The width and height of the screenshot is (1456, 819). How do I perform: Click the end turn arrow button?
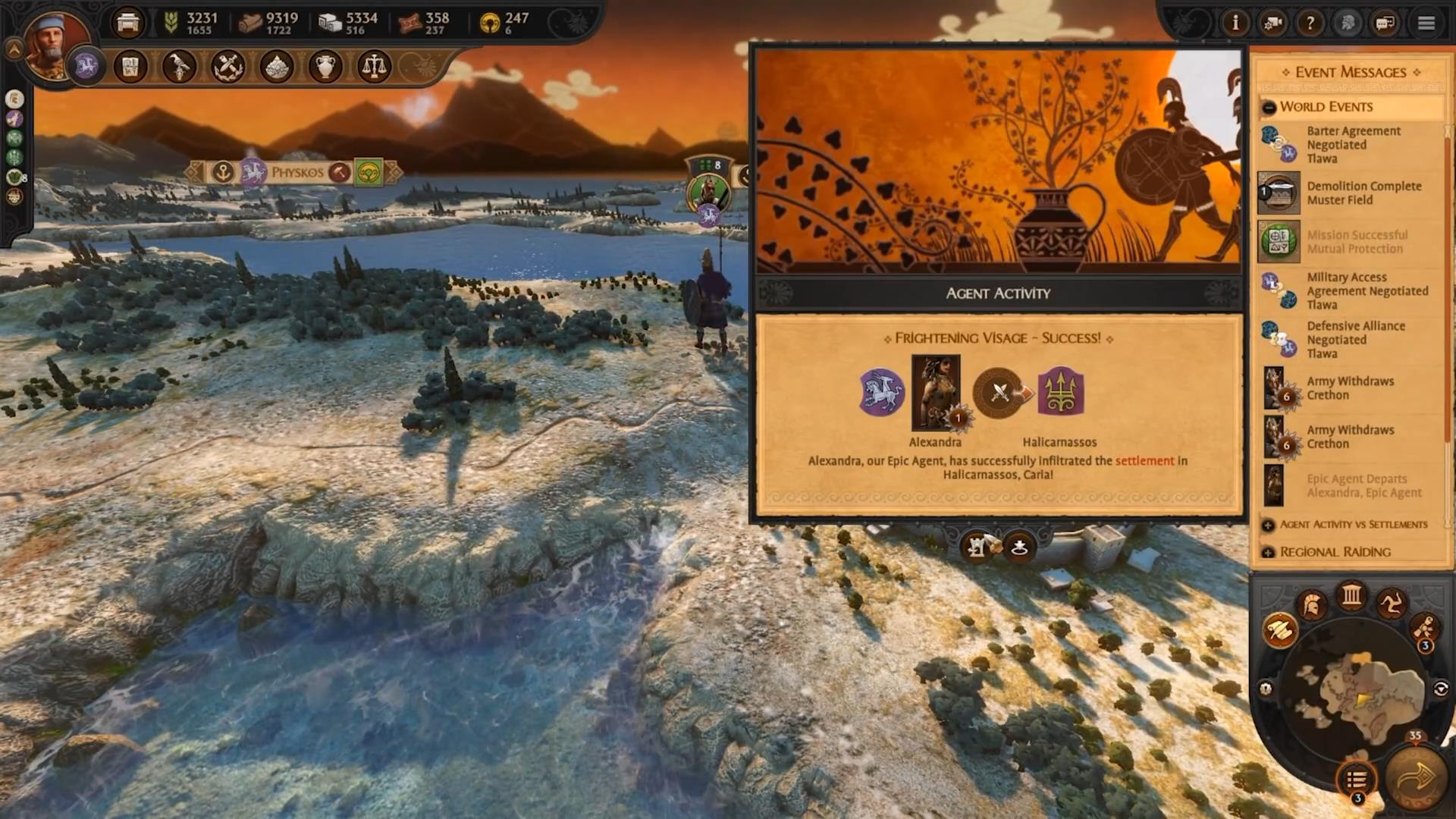[x=1415, y=779]
